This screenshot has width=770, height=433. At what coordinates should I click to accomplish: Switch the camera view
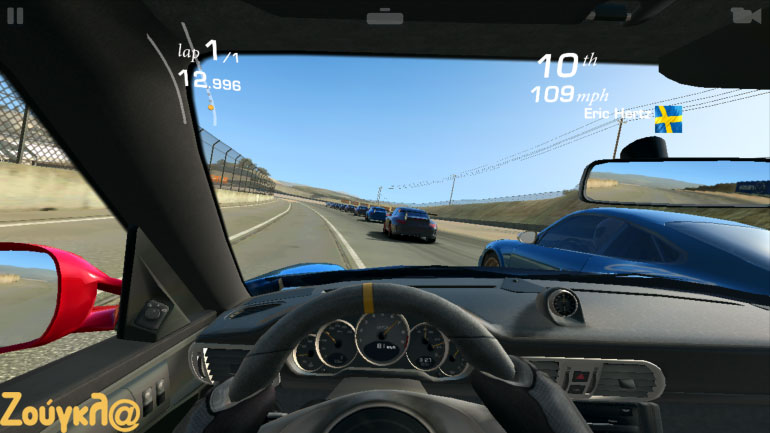coord(744,15)
